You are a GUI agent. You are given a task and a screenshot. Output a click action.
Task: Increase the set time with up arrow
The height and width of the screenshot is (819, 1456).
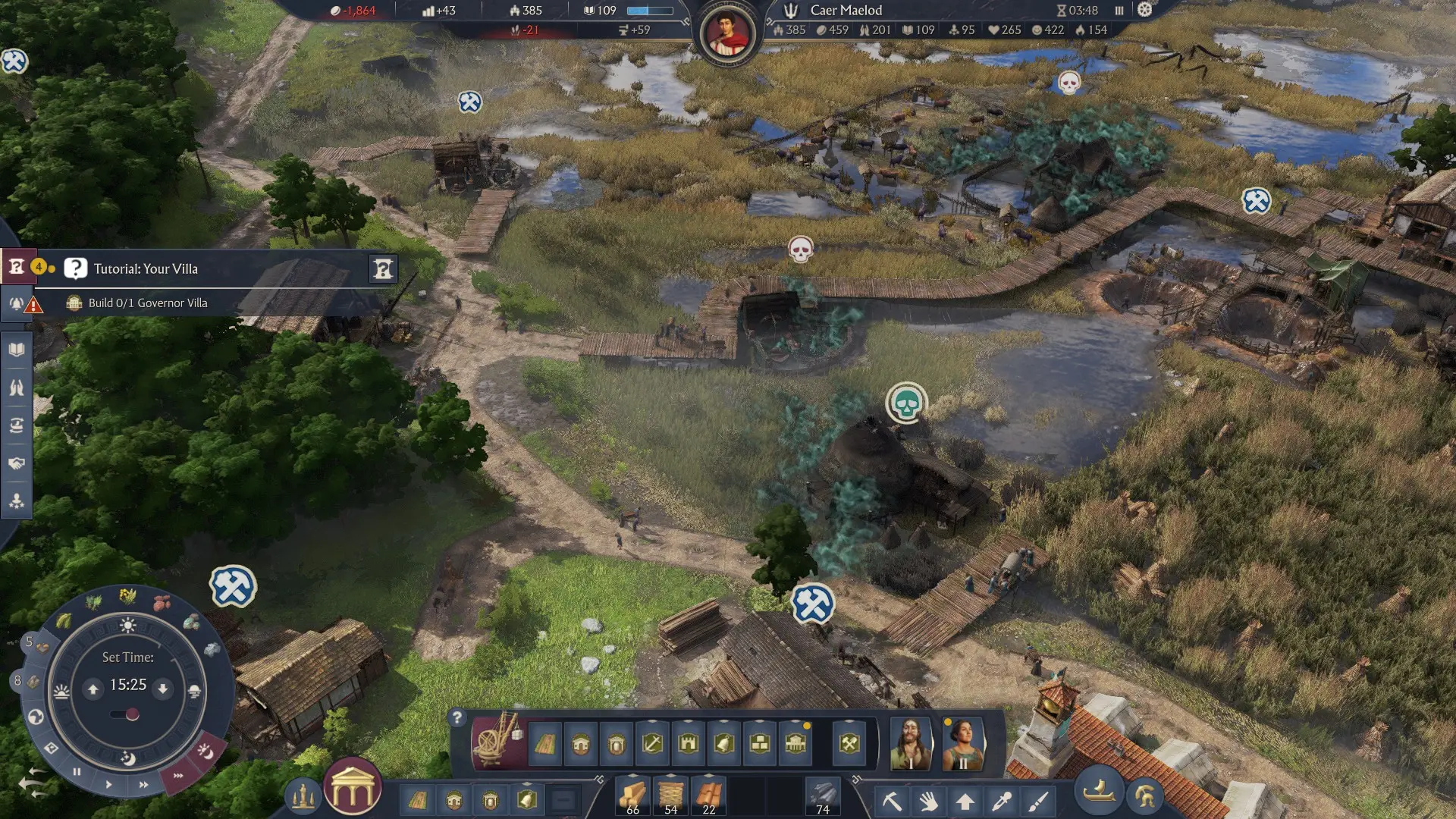(x=93, y=689)
